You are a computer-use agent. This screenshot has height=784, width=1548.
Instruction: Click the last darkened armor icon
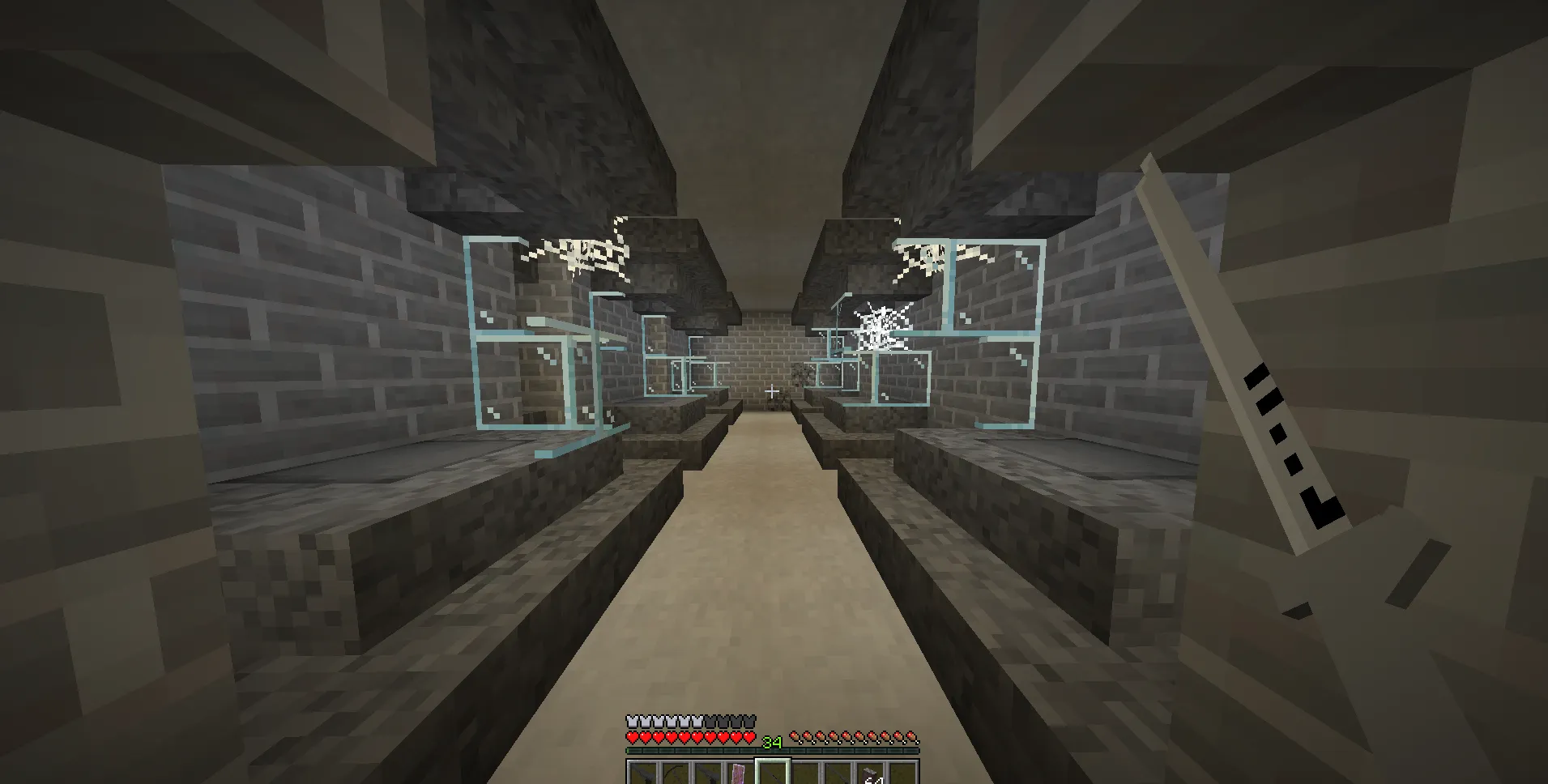[x=748, y=721]
